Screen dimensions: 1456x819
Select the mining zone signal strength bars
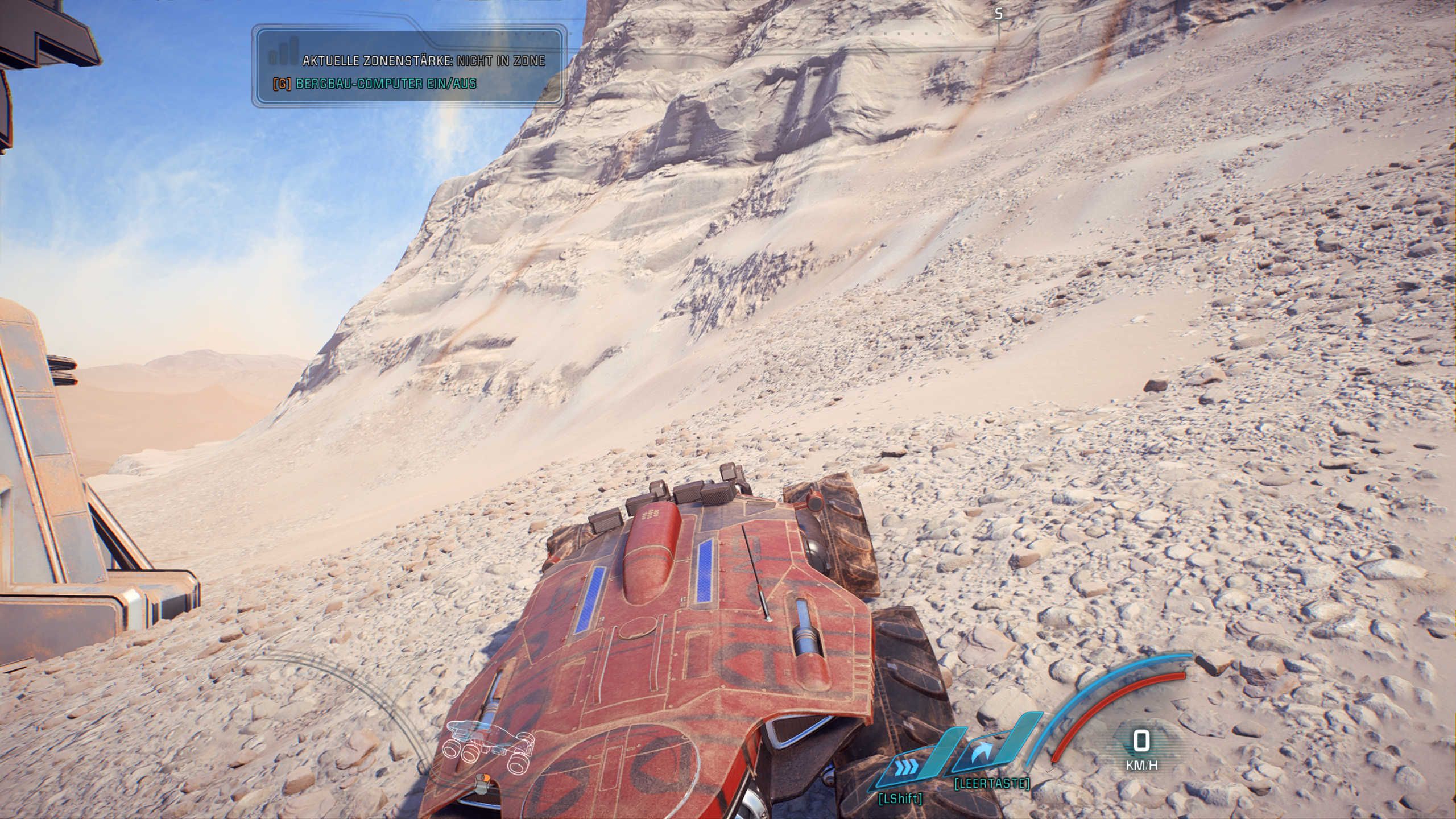point(283,51)
